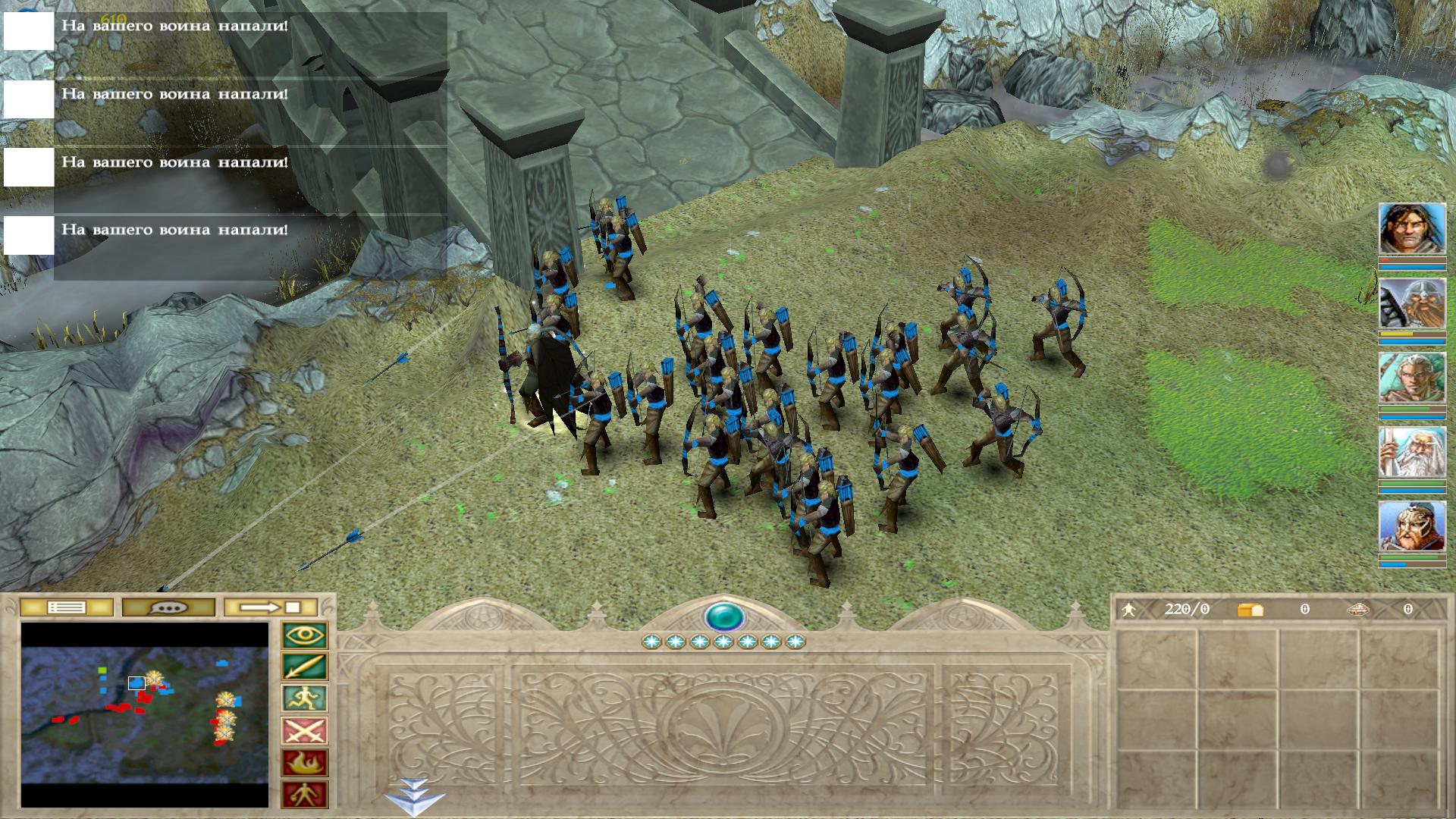The image size is (1456, 819).
Task: Select the masked red-bearded hero portrait
Action: [1412, 527]
